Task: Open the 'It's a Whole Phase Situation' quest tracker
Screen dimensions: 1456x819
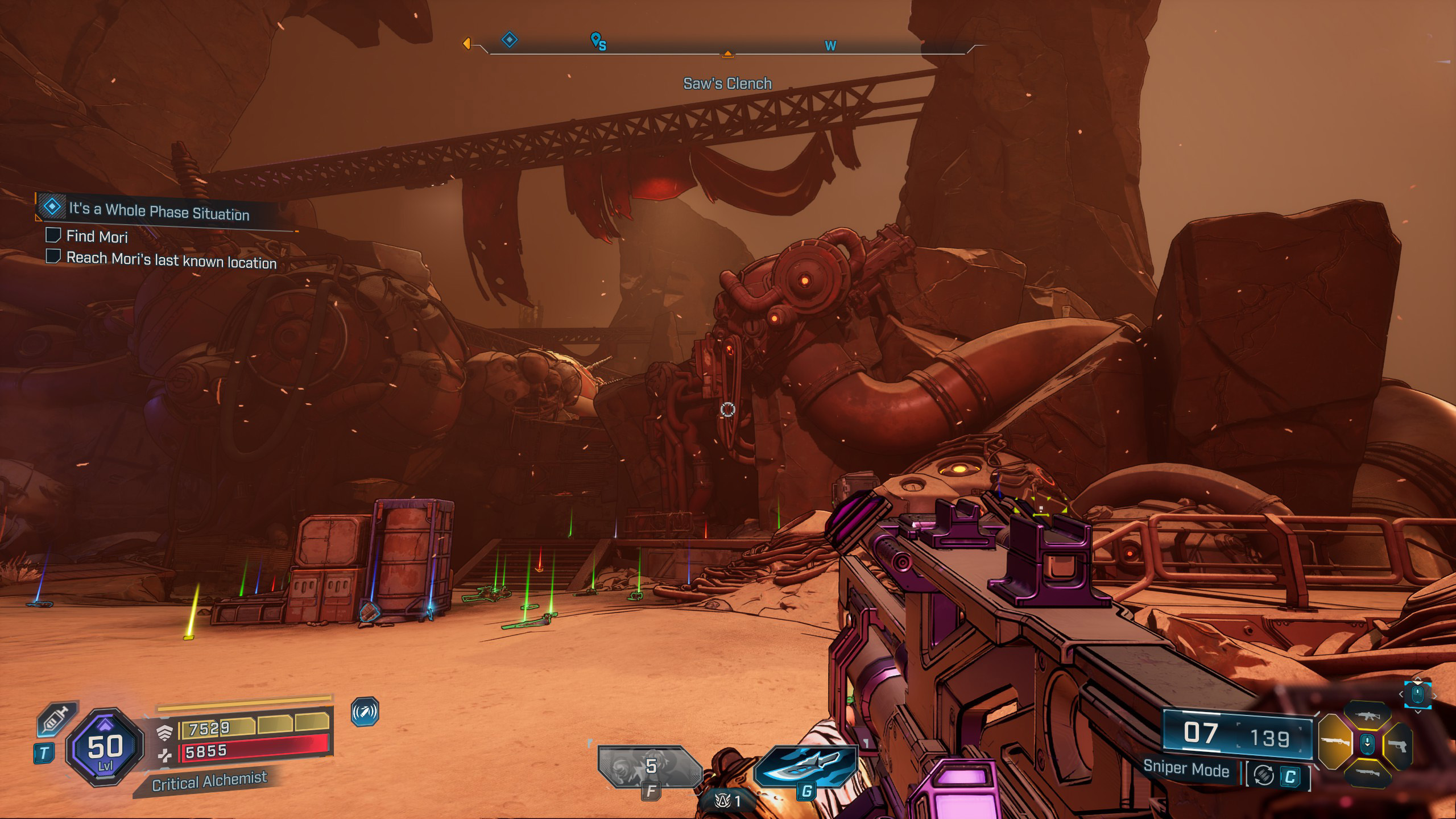Action: point(159,211)
